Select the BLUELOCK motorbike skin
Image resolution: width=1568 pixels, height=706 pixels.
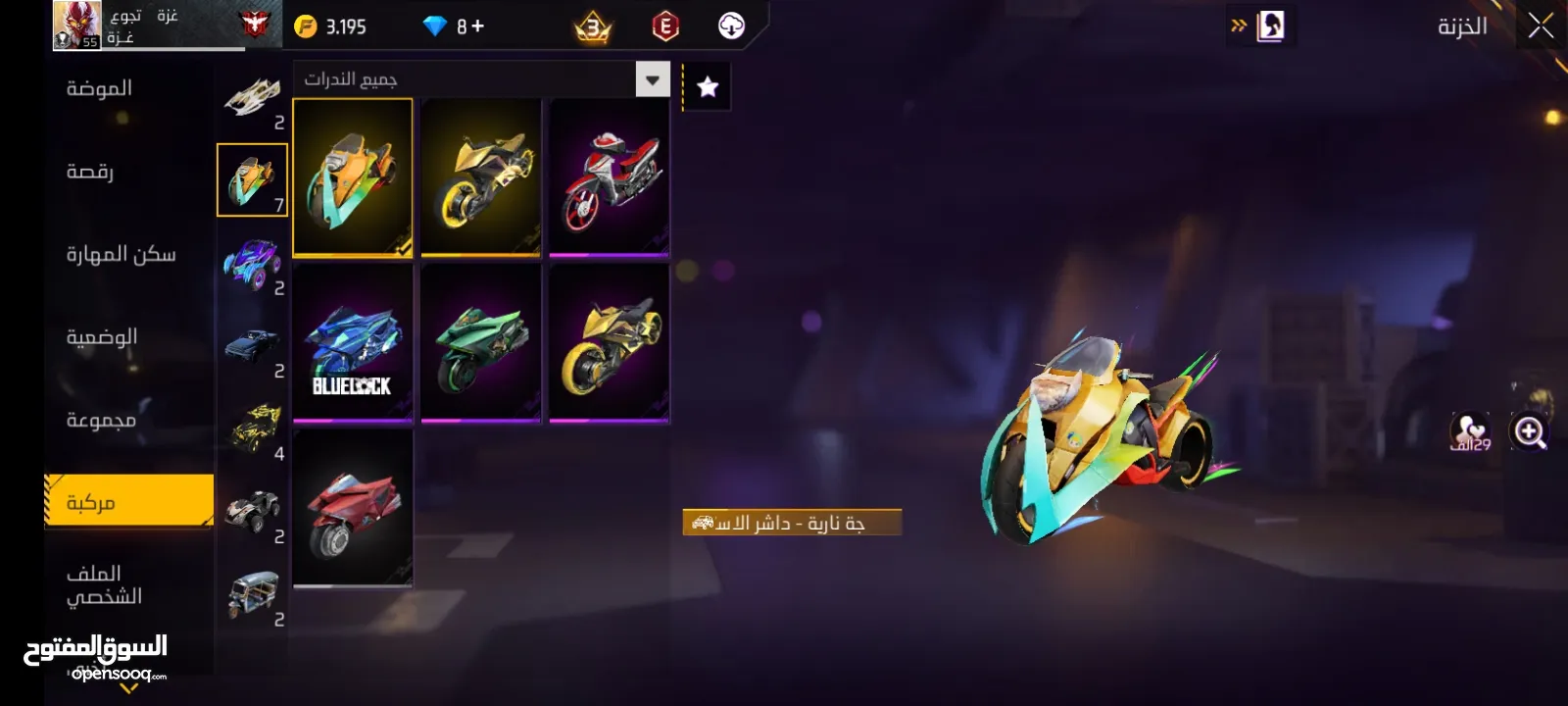pos(353,343)
